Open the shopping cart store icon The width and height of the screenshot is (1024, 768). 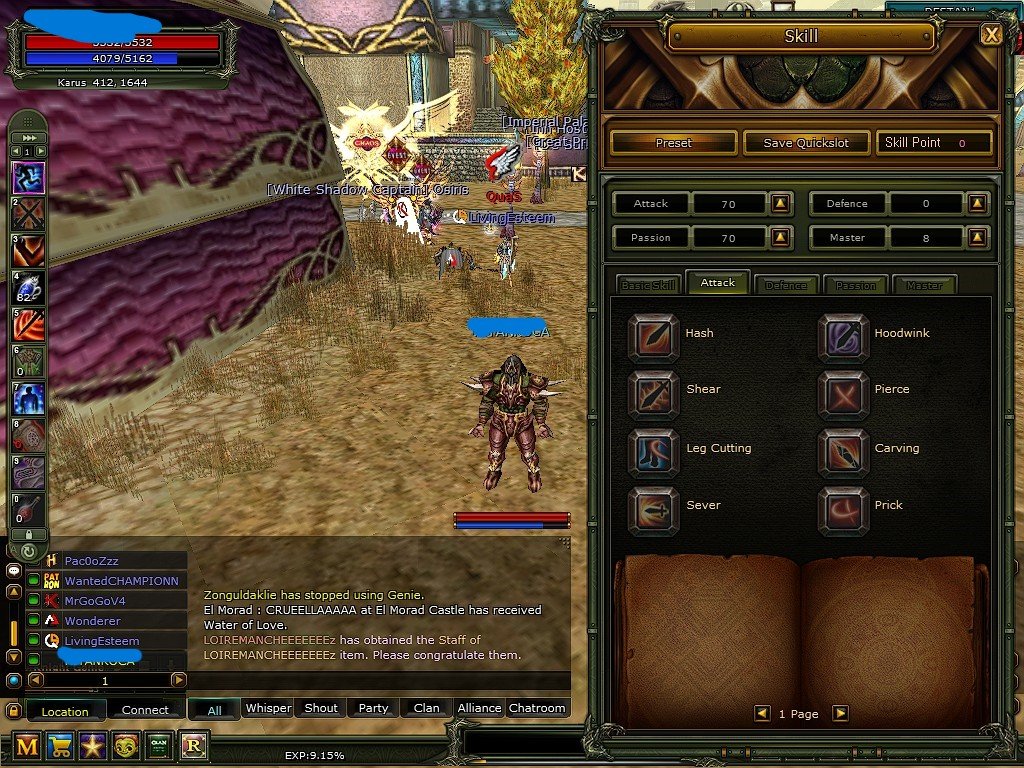click(x=61, y=745)
